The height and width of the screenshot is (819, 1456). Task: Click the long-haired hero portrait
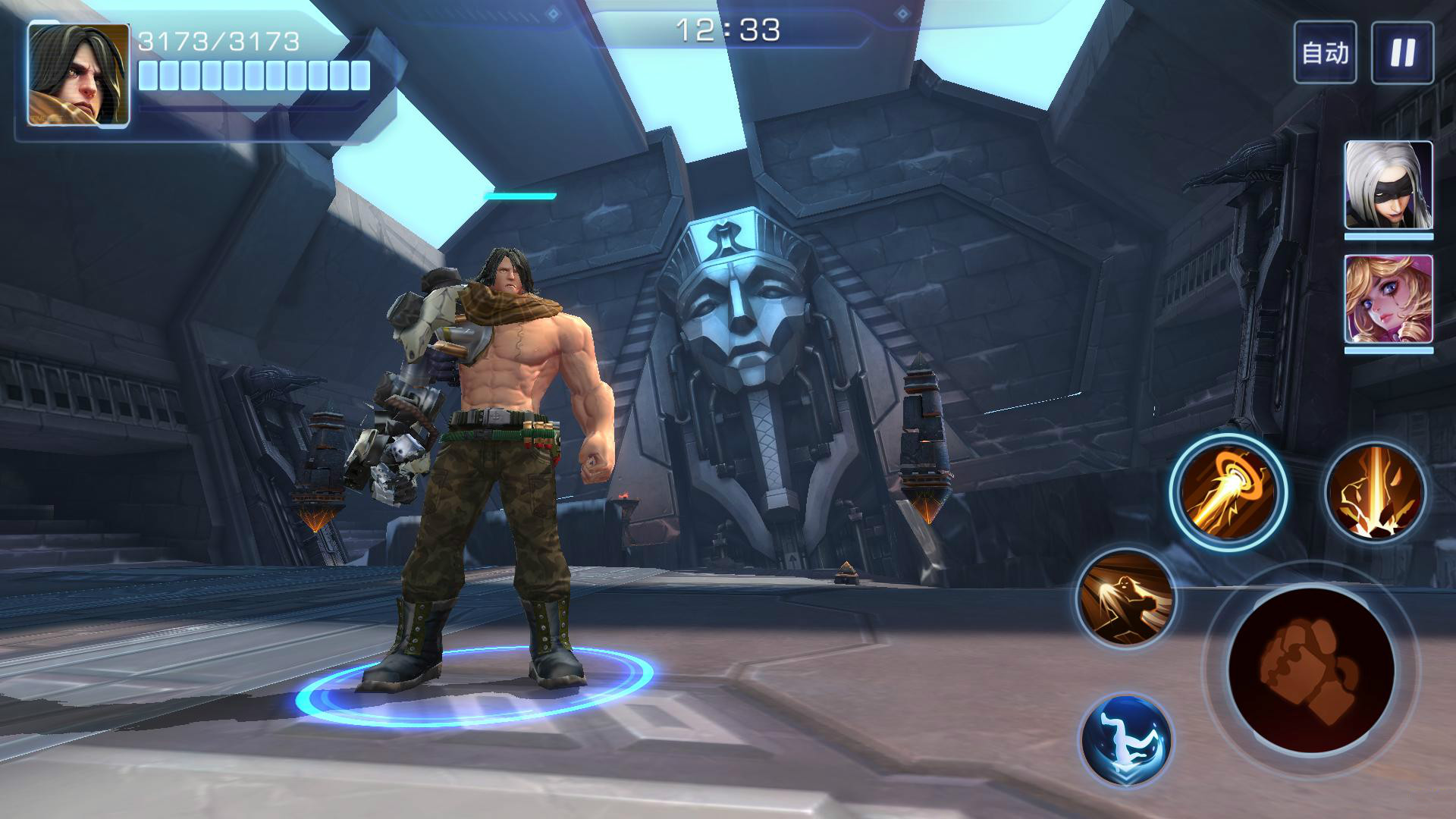[x=79, y=74]
